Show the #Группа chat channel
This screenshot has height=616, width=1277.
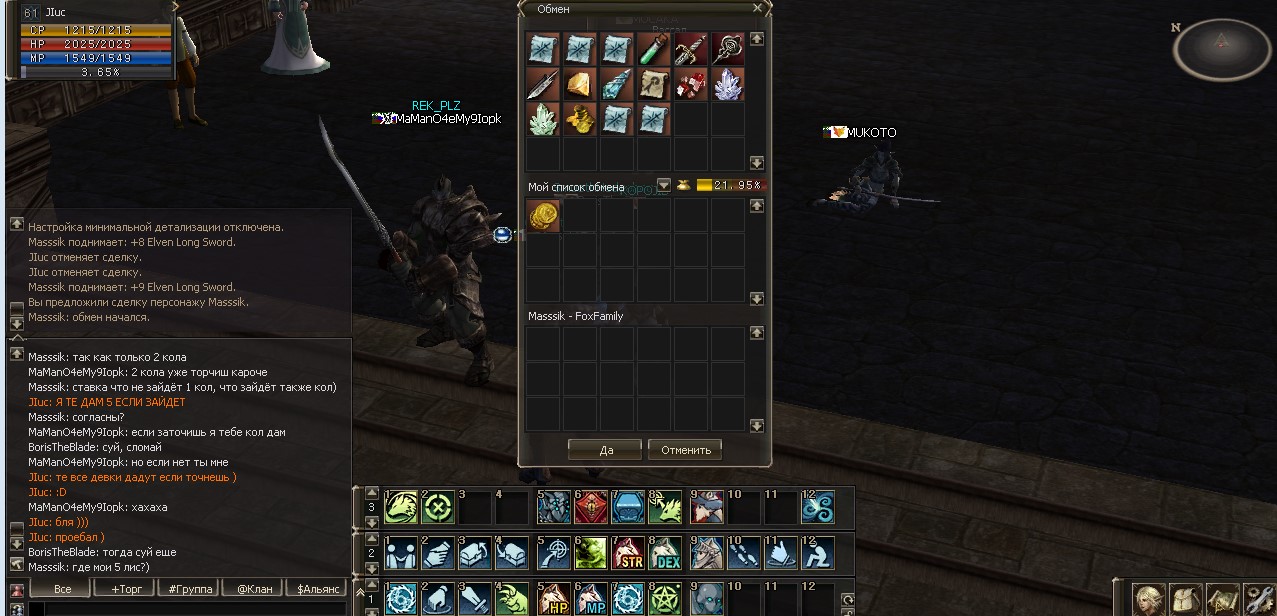(x=190, y=589)
